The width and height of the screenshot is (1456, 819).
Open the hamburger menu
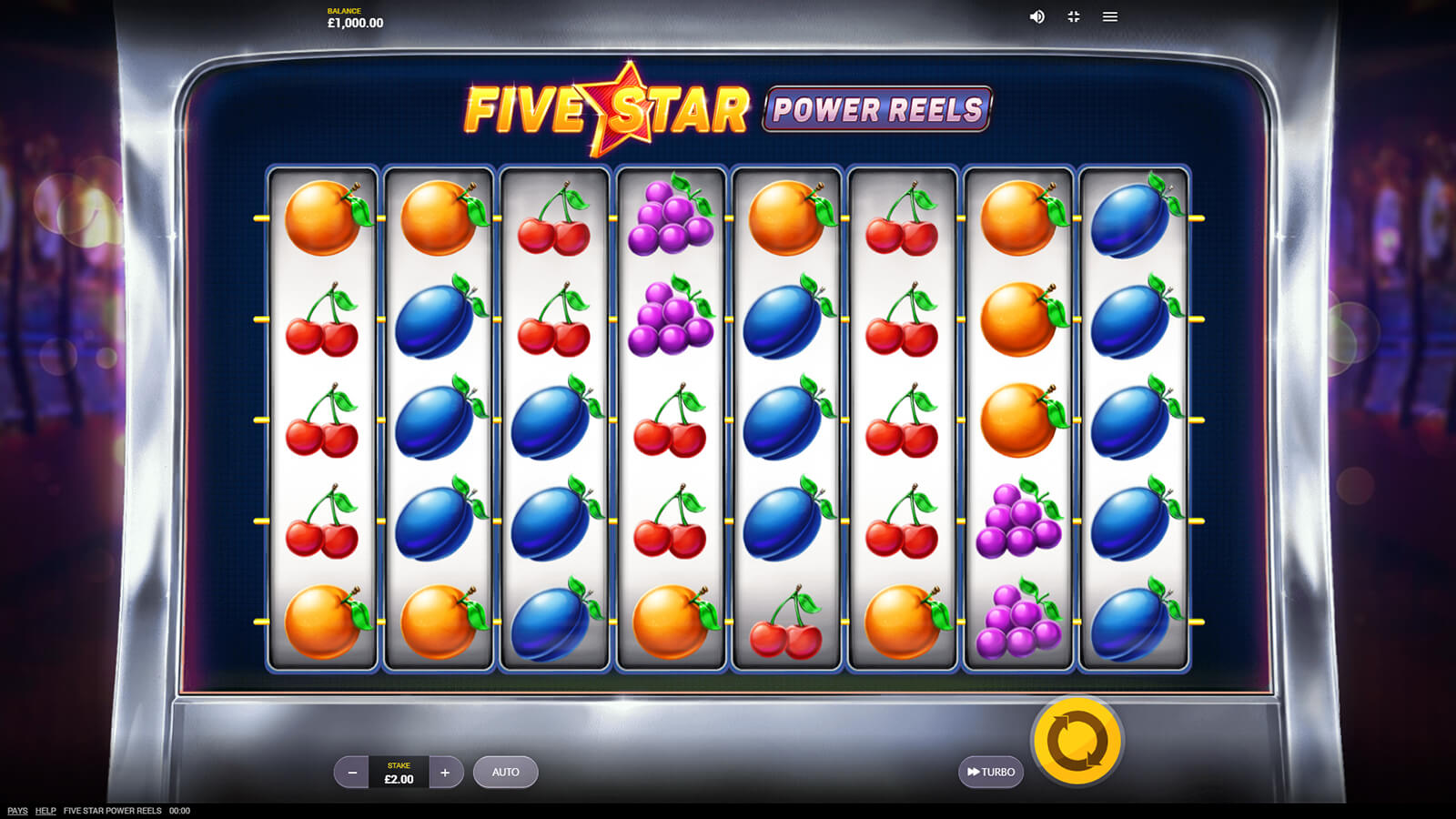tap(1110, 16)
